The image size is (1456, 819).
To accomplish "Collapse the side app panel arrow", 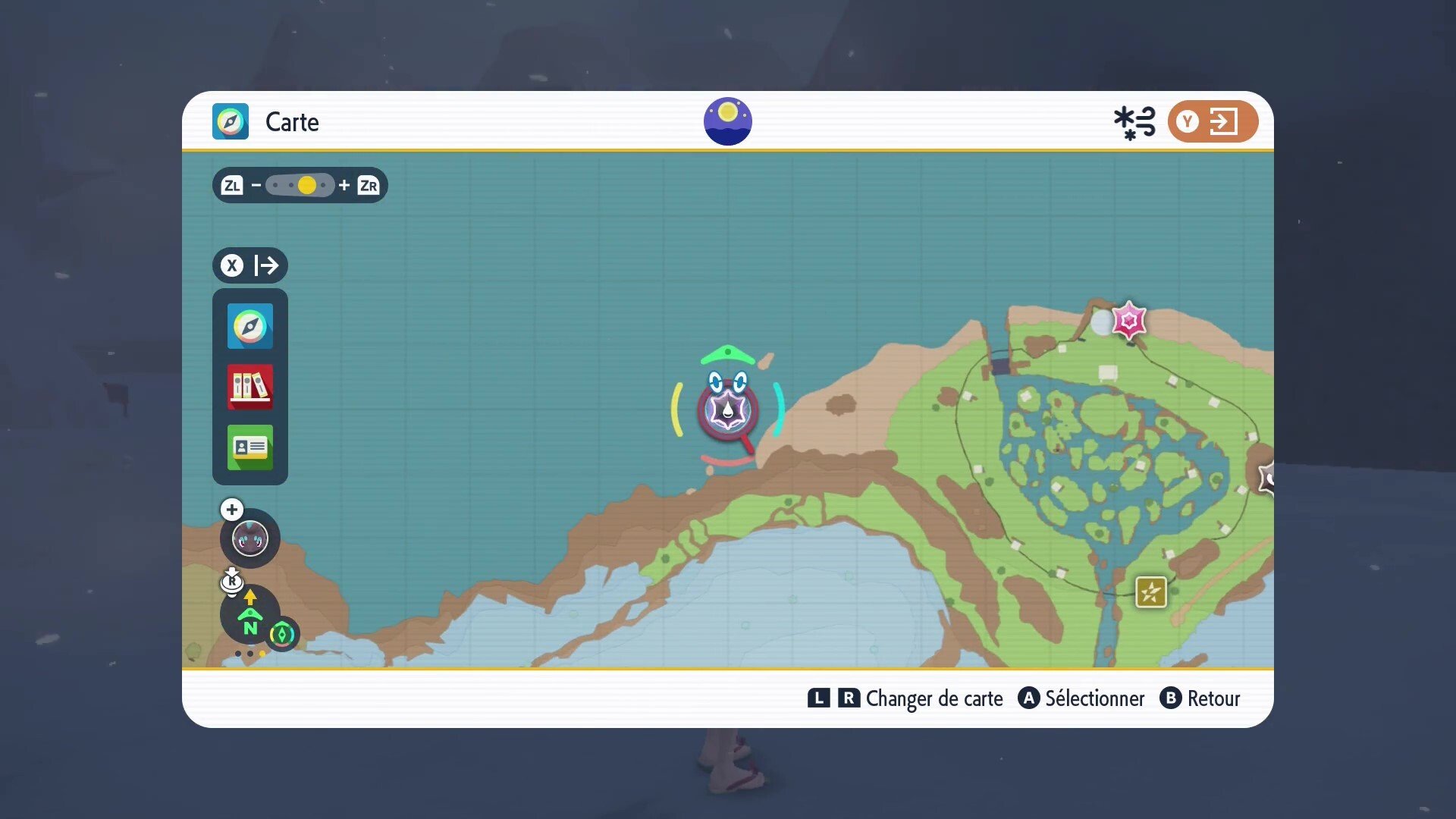I will (250, 265).
